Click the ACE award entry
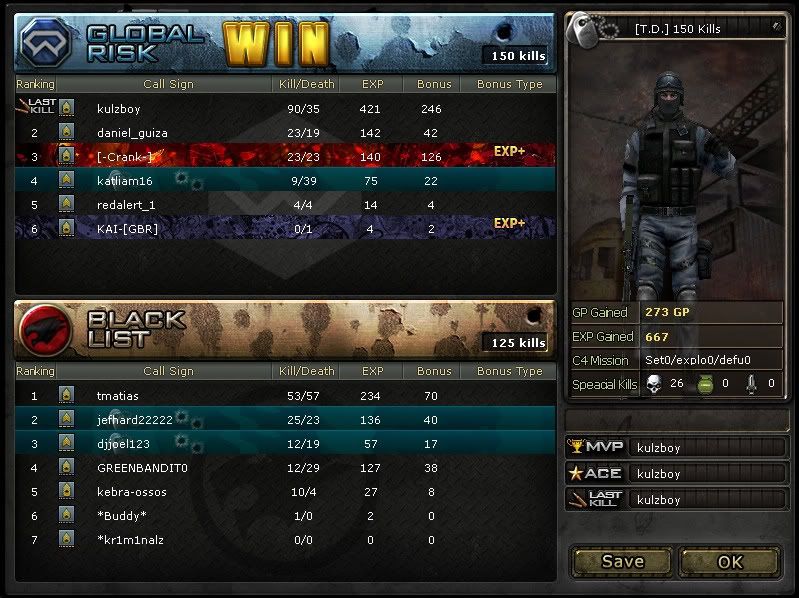Screen dimensions: 799x598 click(676, 474)
